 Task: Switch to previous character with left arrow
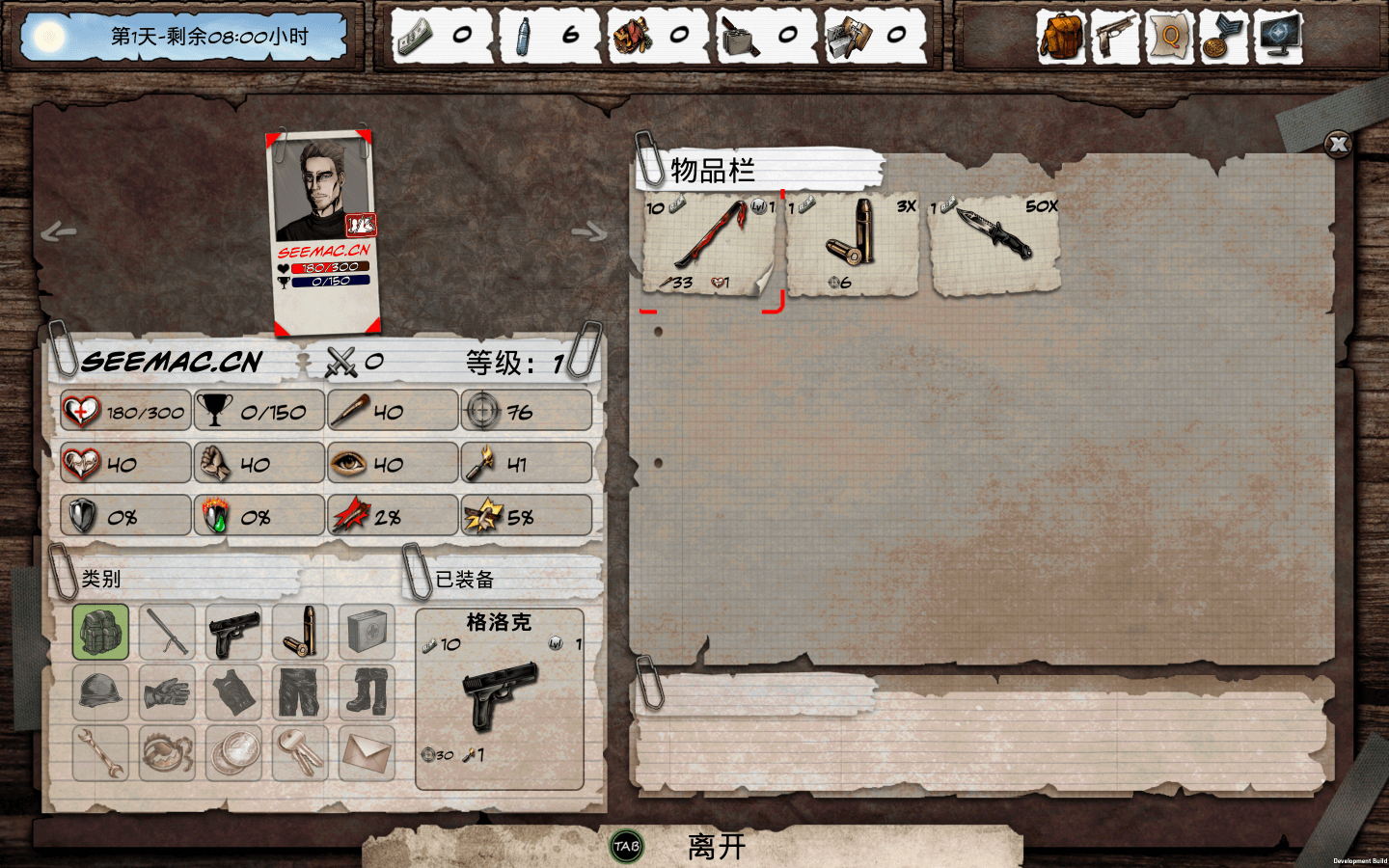pos(59,231)
